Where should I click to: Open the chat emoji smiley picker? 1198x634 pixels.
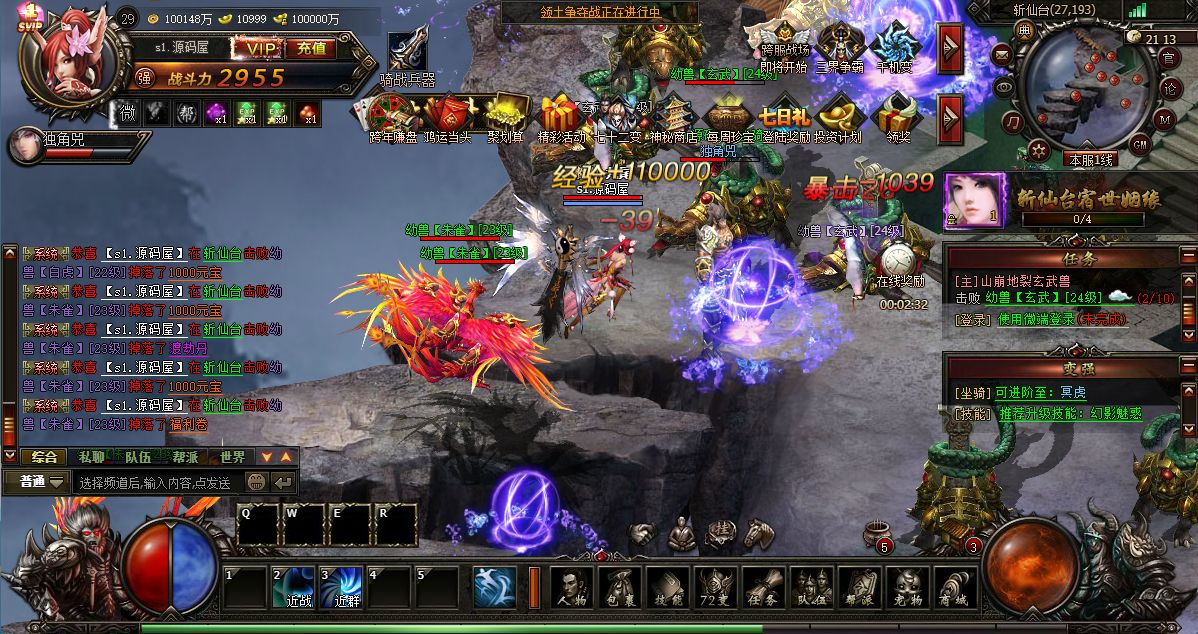[257, 482]
